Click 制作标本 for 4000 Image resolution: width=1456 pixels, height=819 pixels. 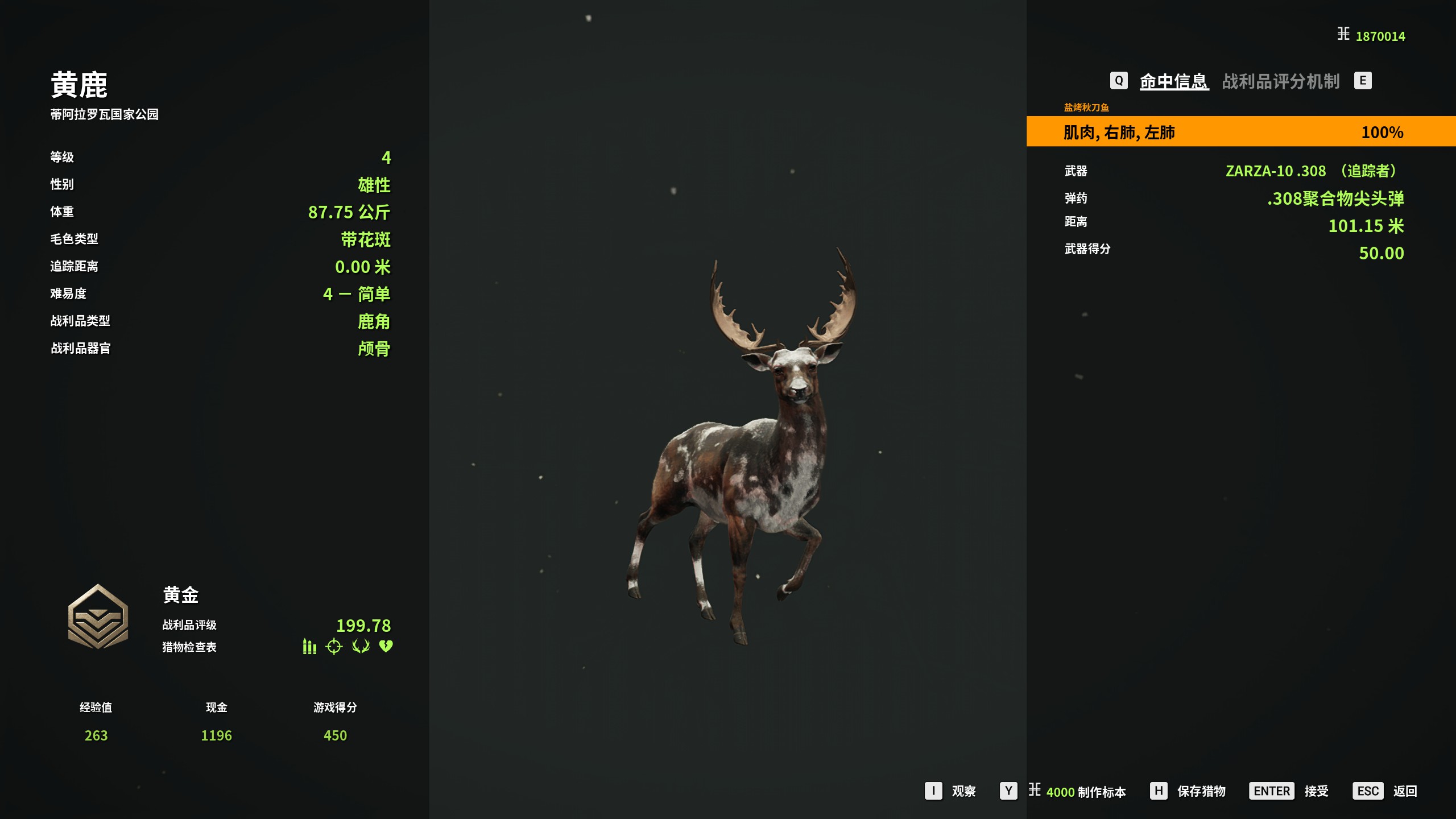click(x=1085, y=791)
